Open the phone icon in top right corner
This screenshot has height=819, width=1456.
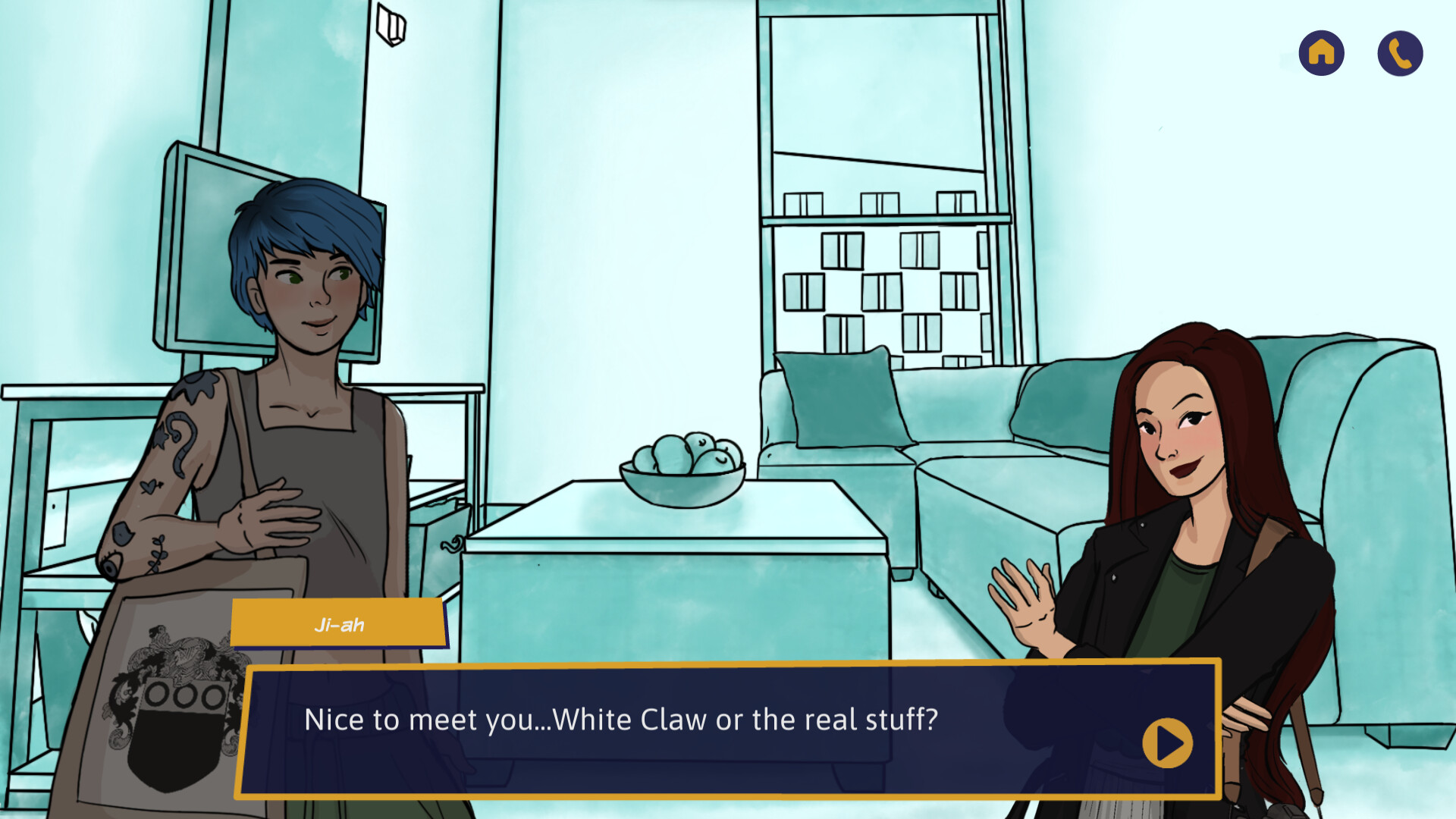1399,52
